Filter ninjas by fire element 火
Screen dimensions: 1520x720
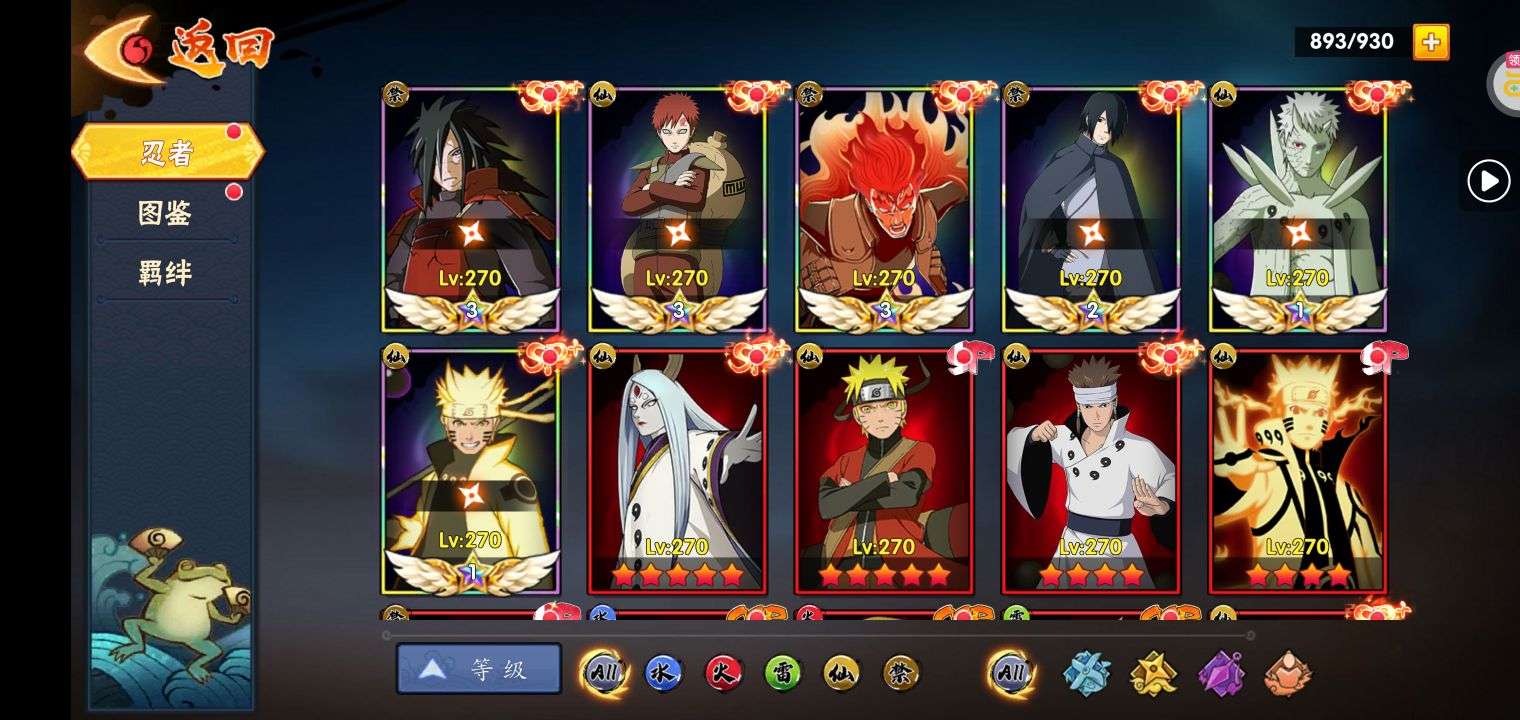click(723, 673)
